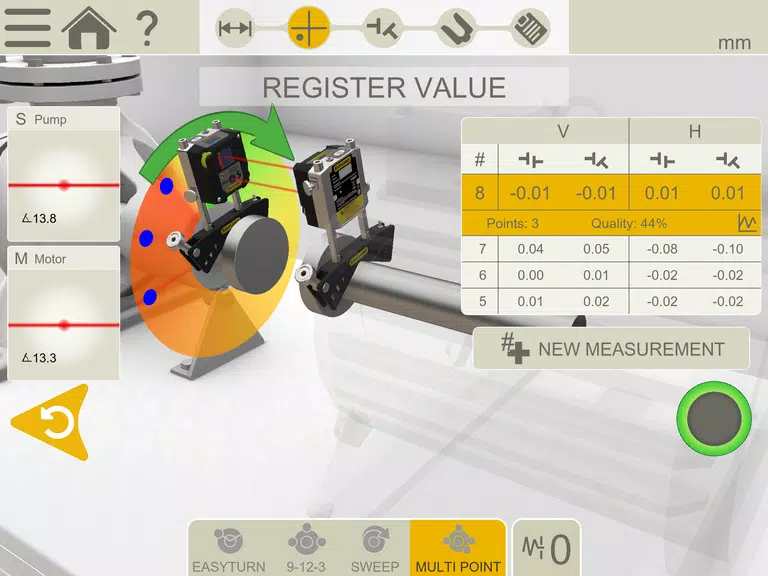The width and height of the screenshot is (768, 576).
Task: Select the SWEEP method
Action: point(374,548)
